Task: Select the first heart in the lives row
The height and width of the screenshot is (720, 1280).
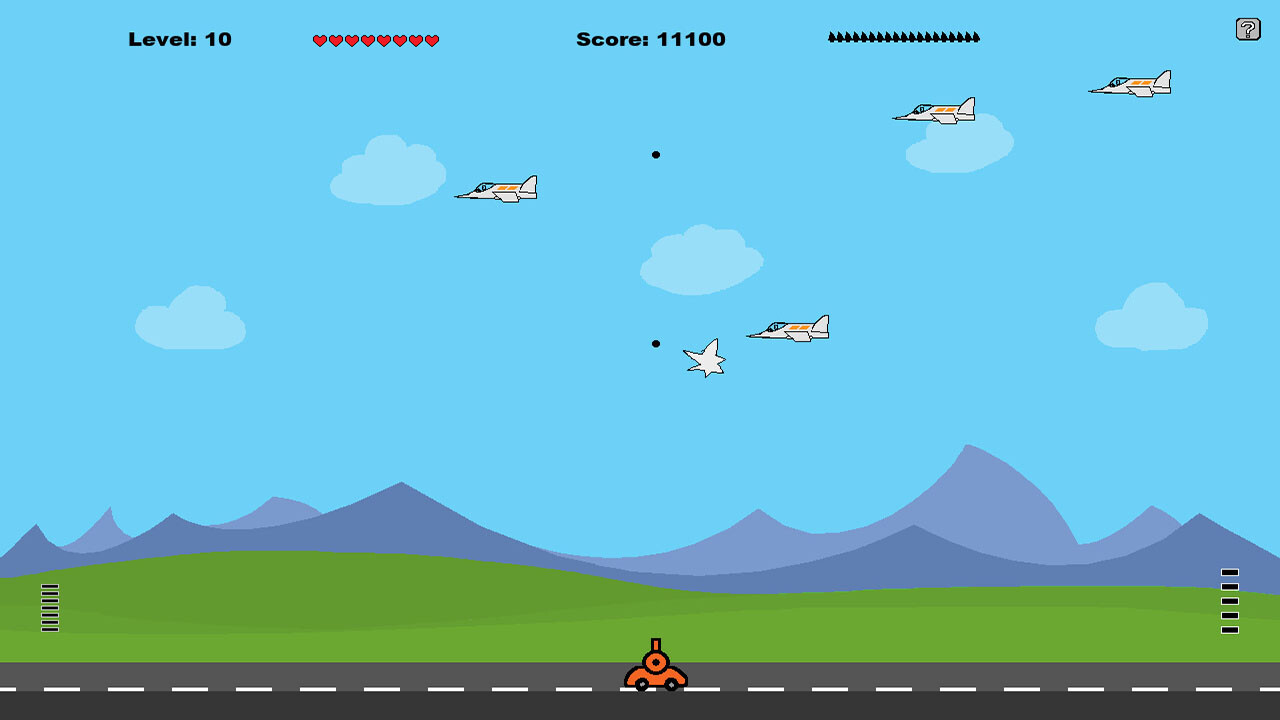Action: click(x=320, y=40)
